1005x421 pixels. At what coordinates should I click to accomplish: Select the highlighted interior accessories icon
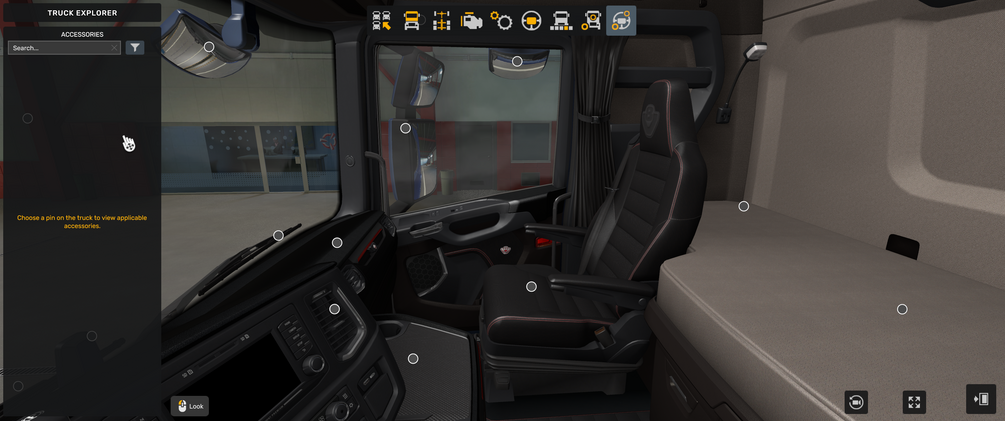(x=621, y=21)
